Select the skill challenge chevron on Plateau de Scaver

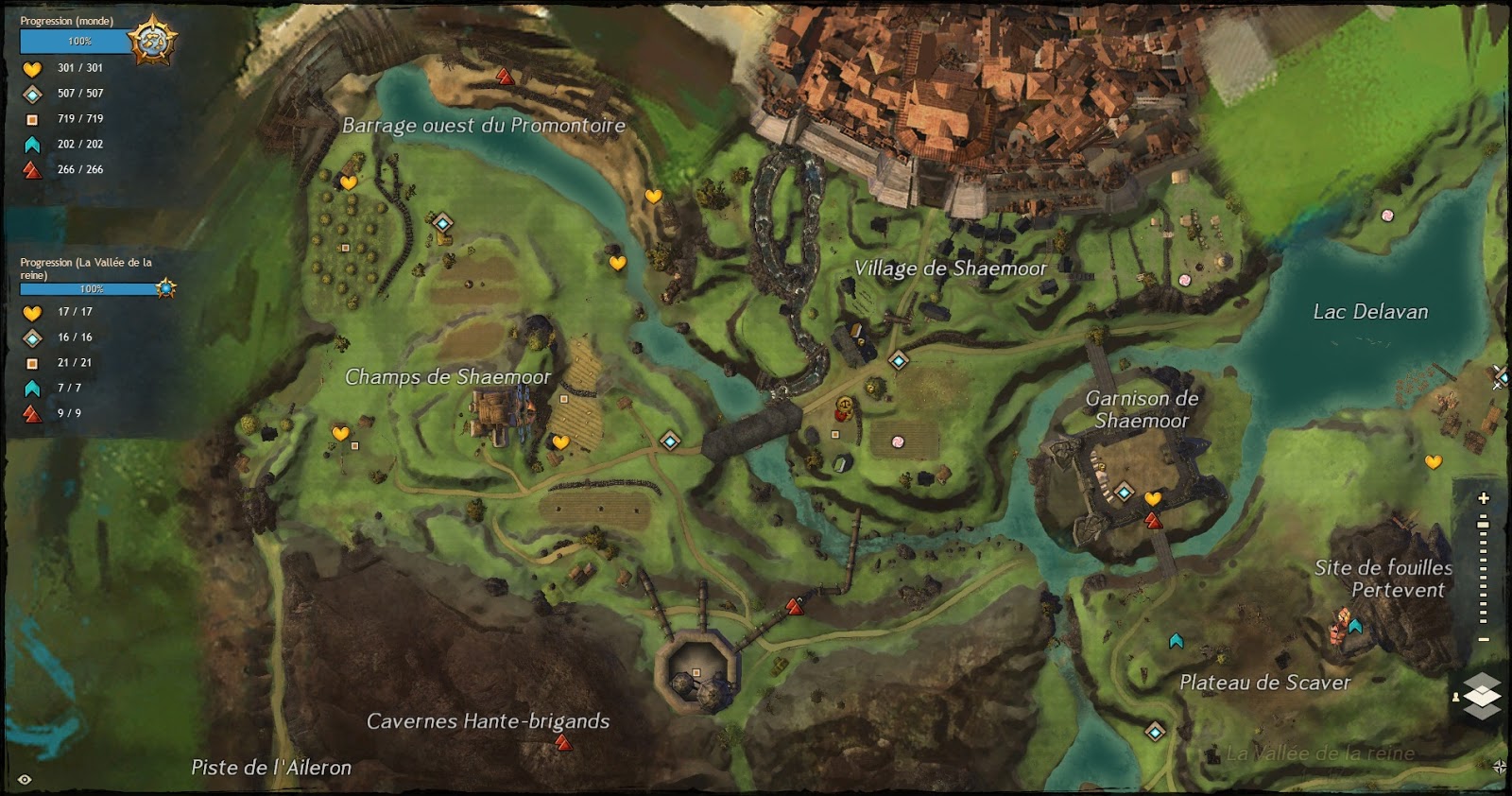click(x=1175, y=641)
